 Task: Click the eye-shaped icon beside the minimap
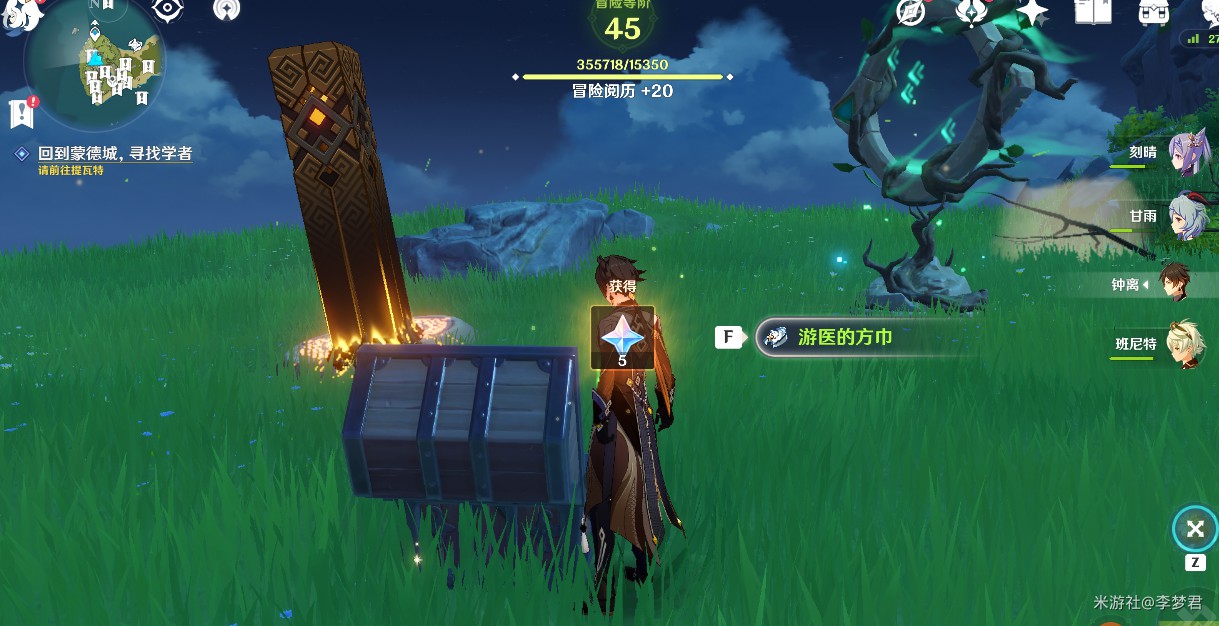coord(167,10)
